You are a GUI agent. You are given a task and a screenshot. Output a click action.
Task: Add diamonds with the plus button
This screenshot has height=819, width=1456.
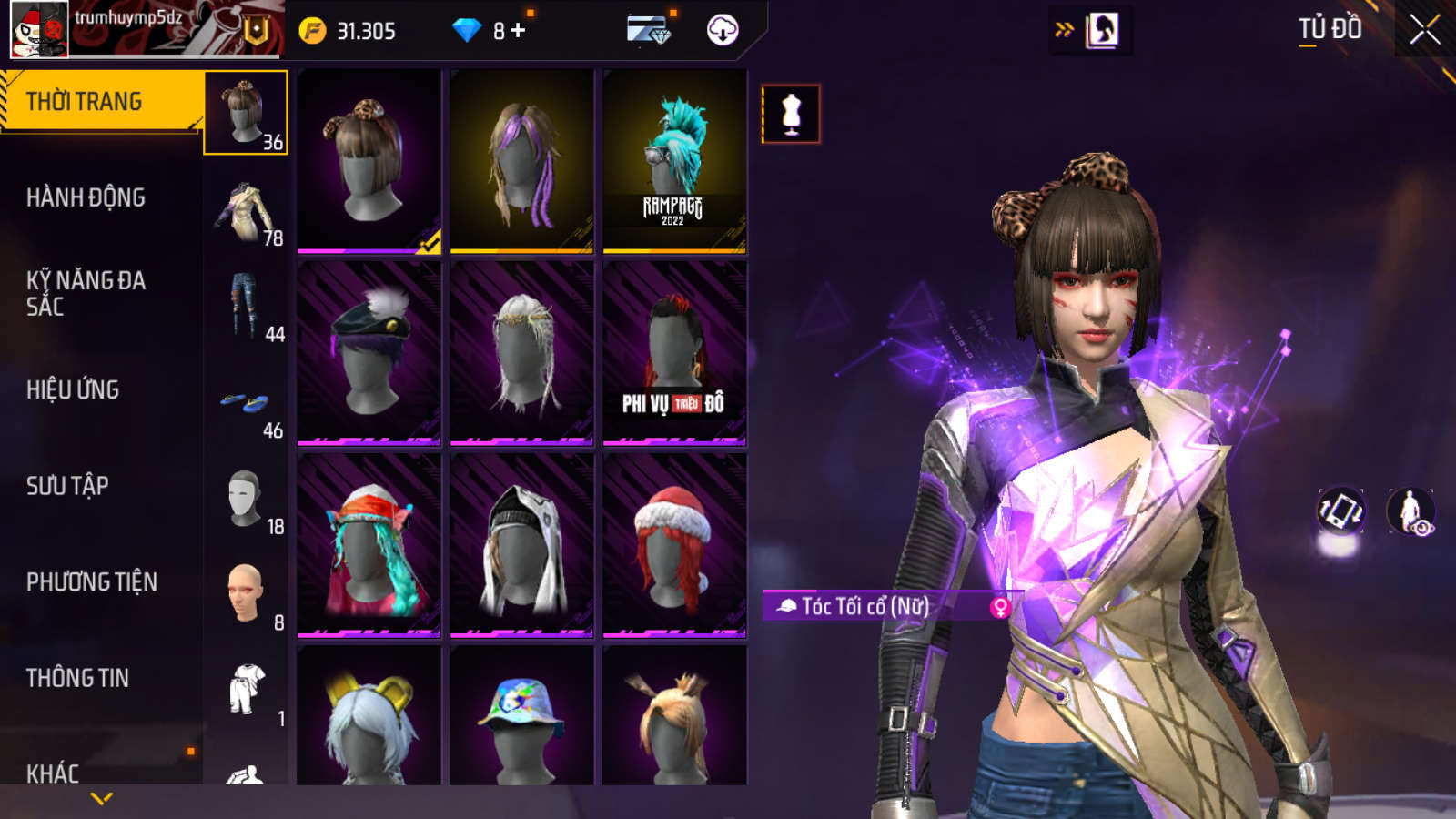click(519, 30)
